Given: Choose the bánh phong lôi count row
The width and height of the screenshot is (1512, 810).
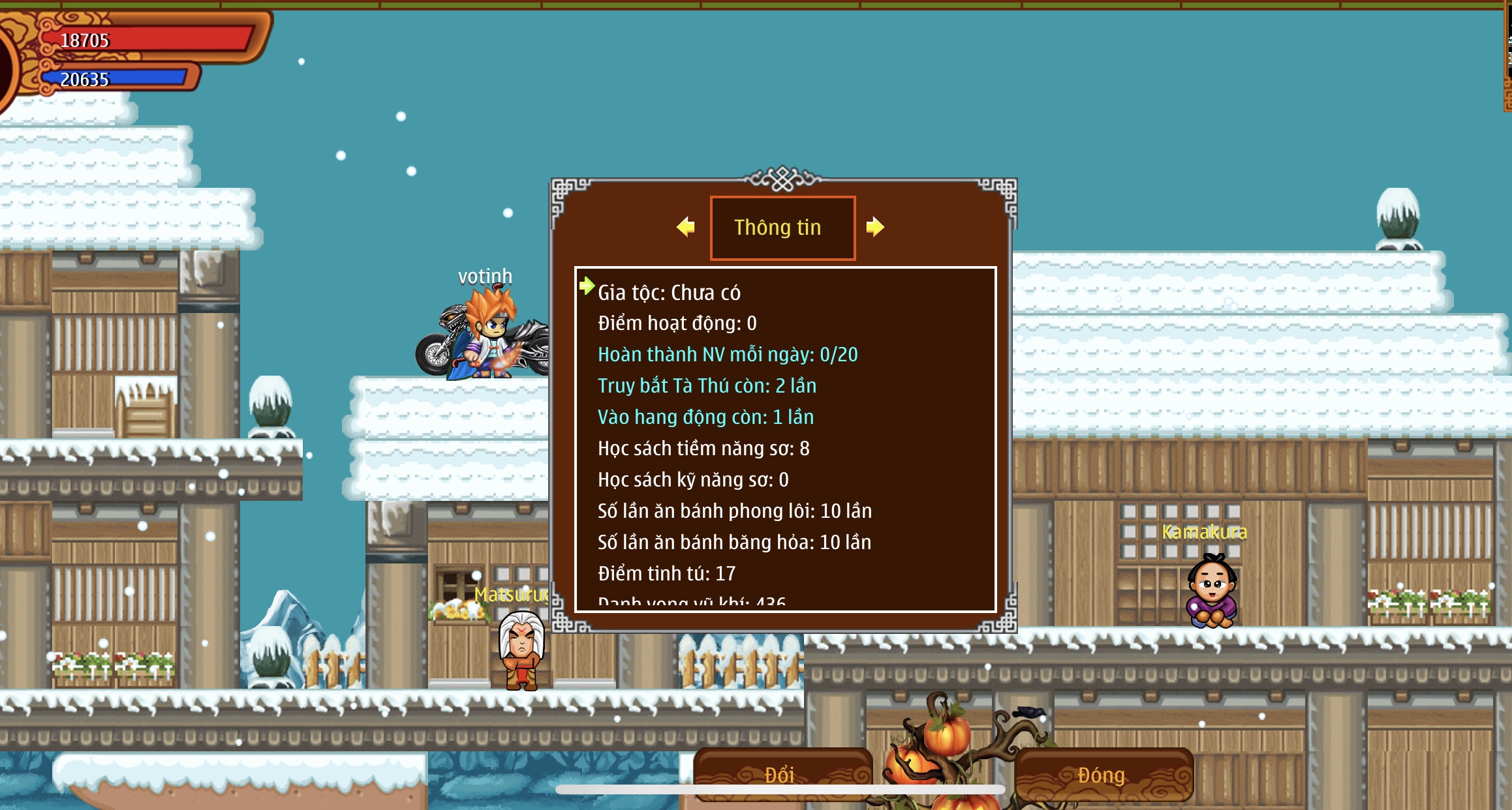Looking at the screenshot, I should point(734,511).
